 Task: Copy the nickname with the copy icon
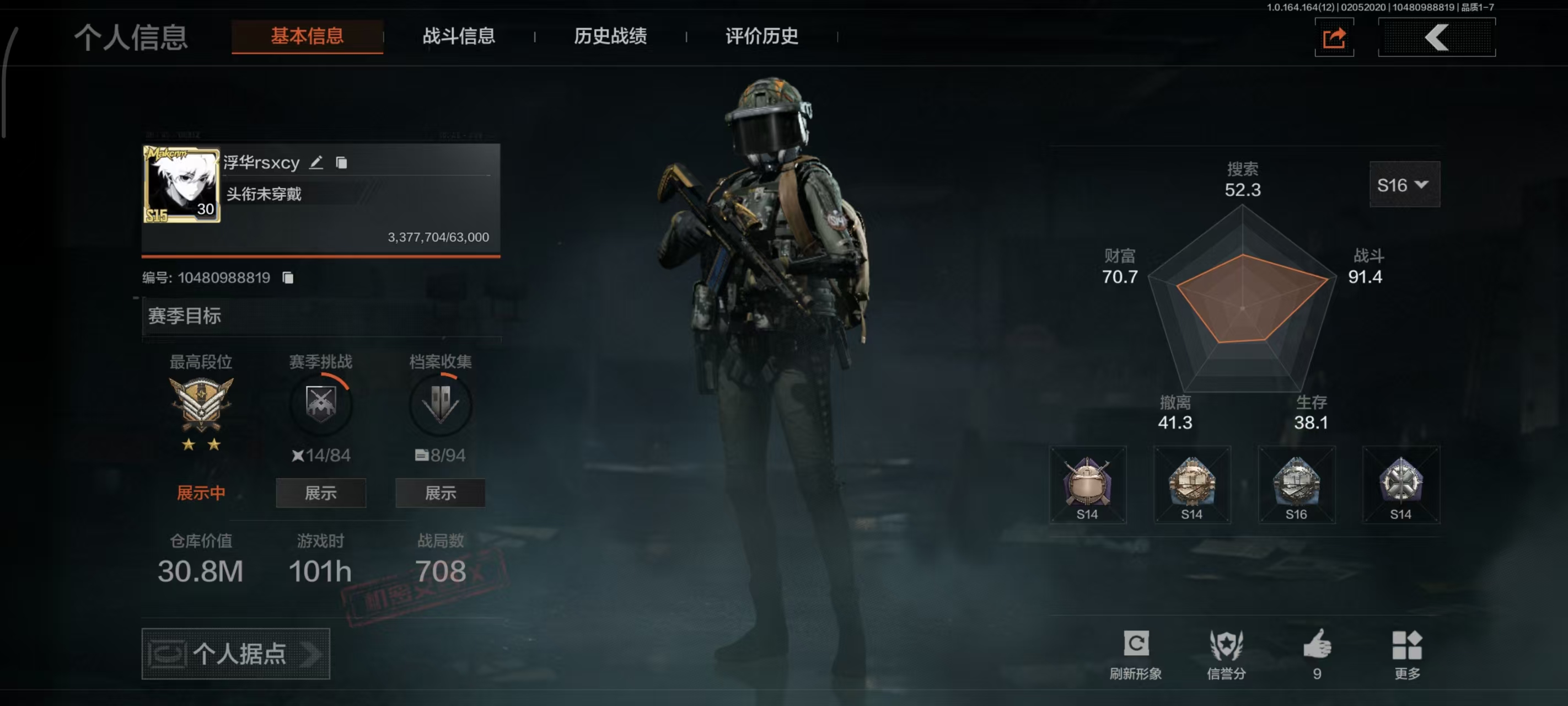pos(341,163)
